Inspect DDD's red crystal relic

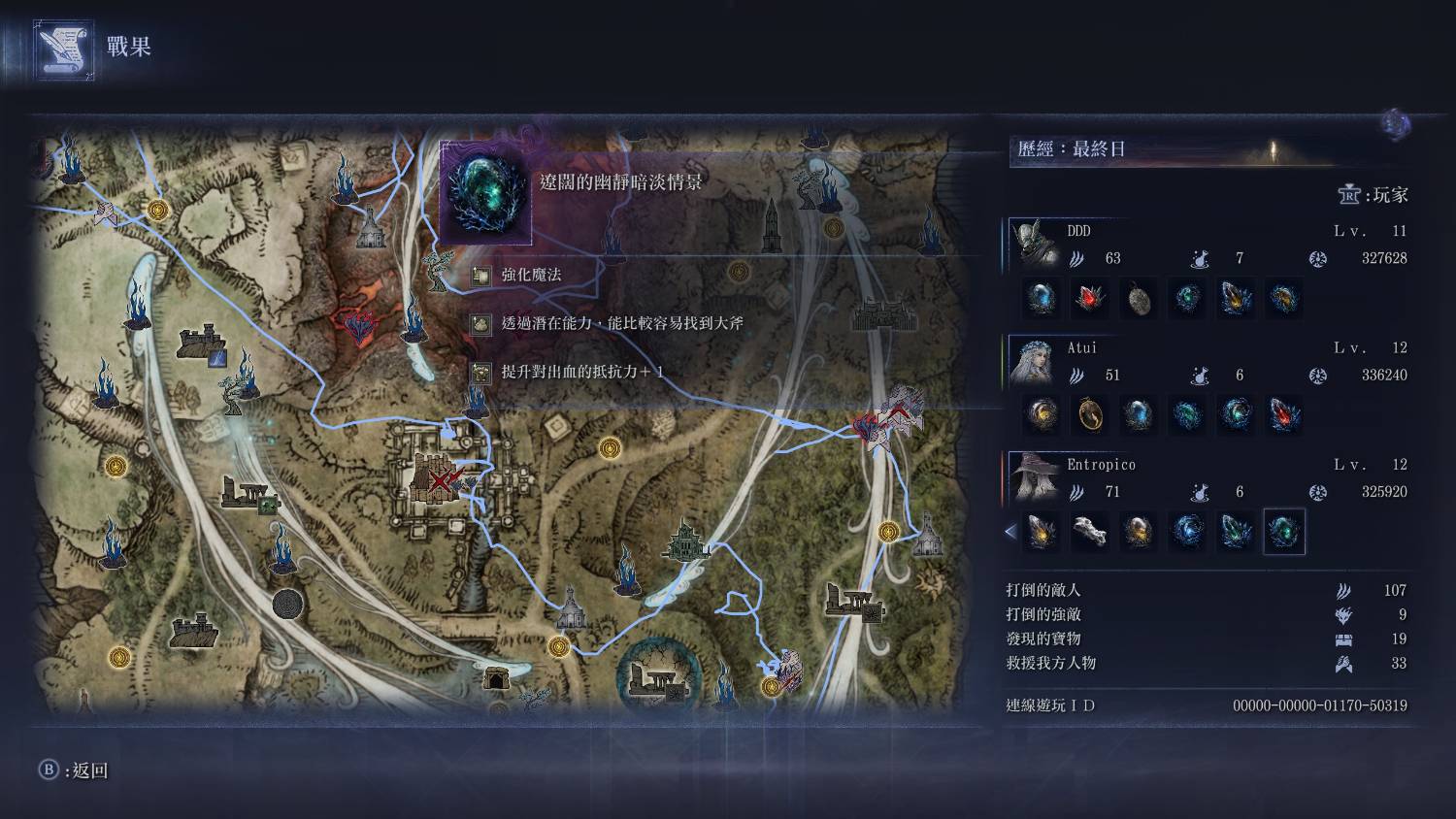(x=1090, y=298)
